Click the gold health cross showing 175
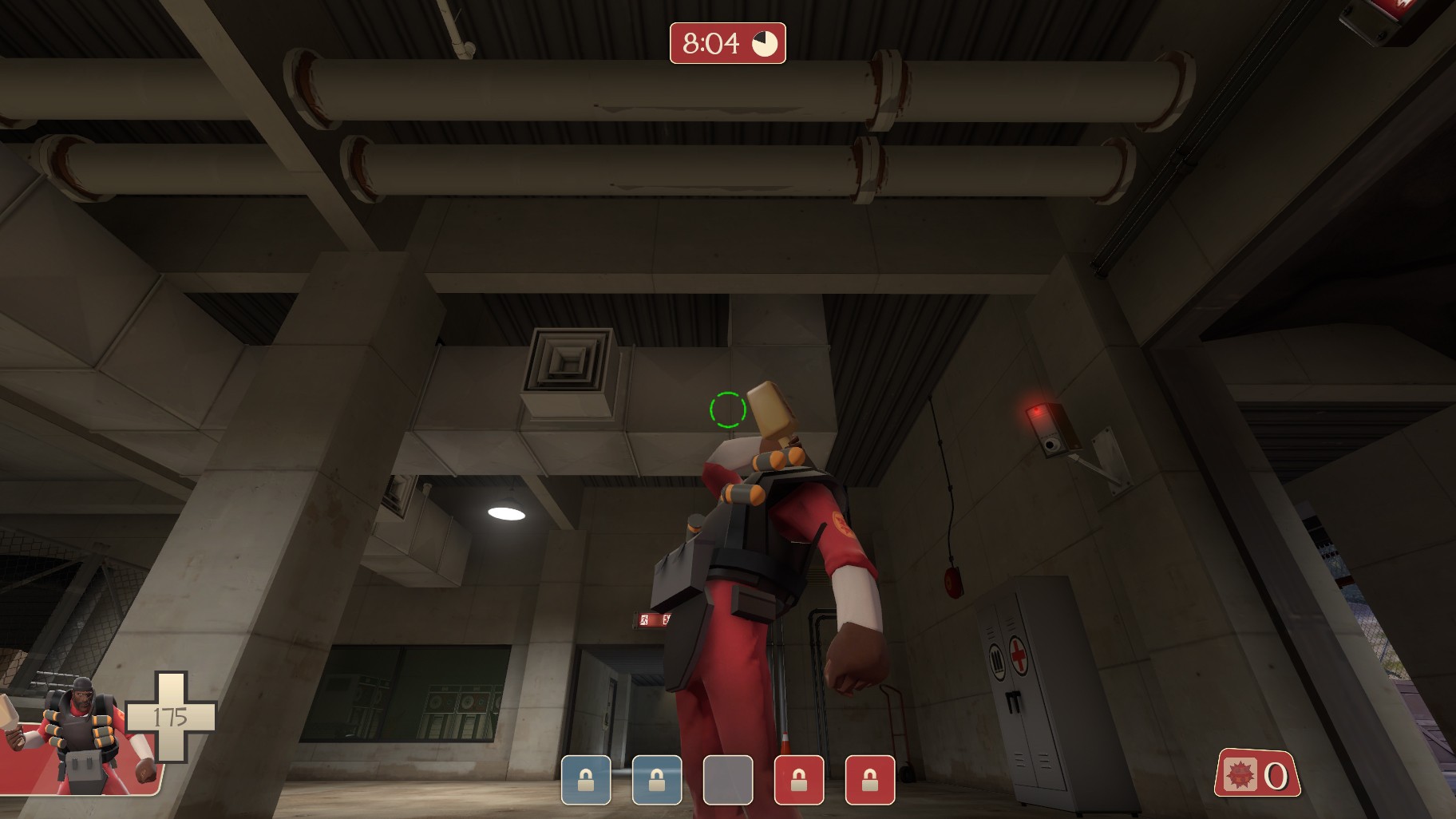The height and width of the screenshot is (819, 1456). pyautogui.click(x=170, y=718)
